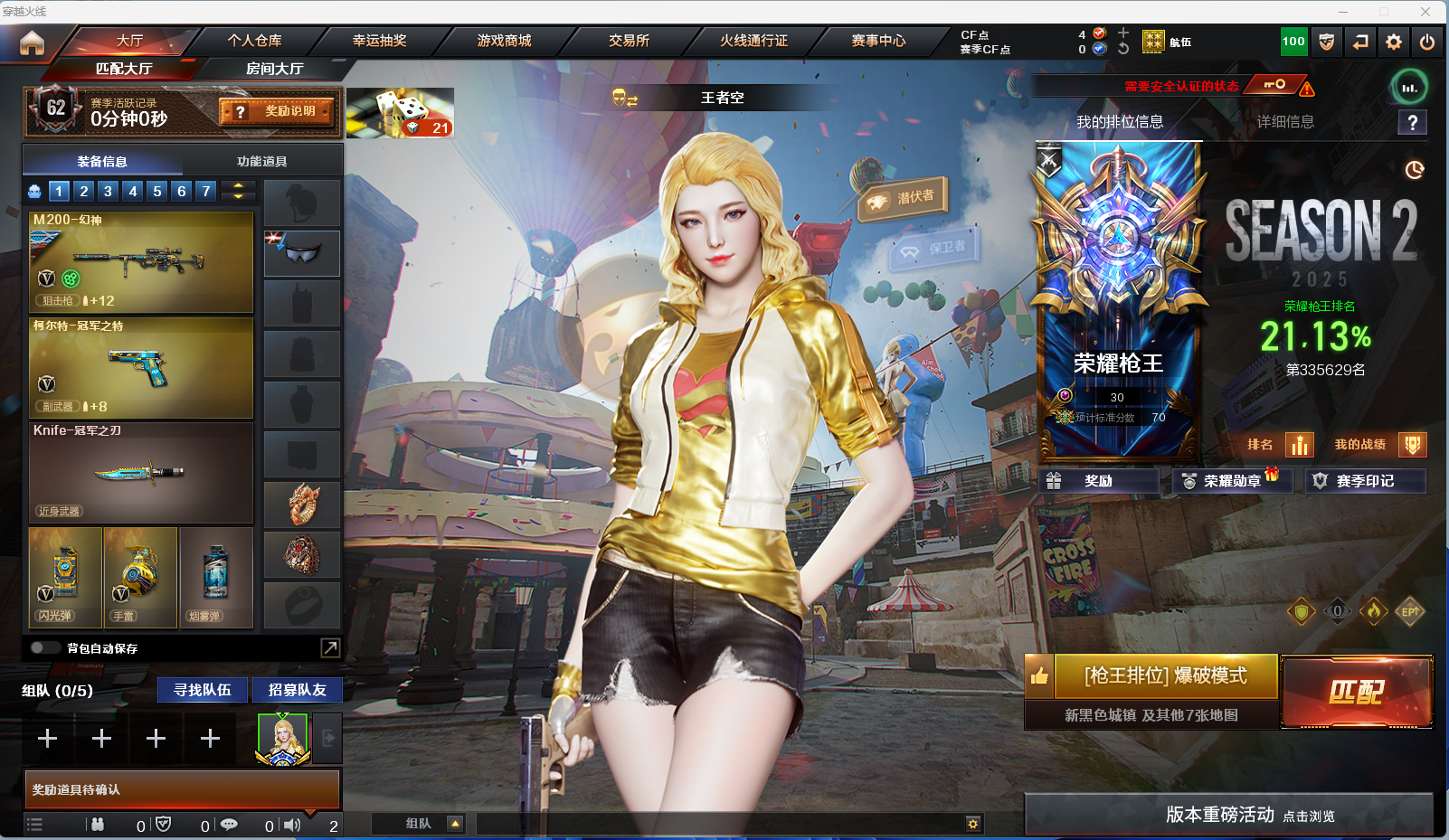Select the Knife-冠军之刃 melee slot

(141, 472)
